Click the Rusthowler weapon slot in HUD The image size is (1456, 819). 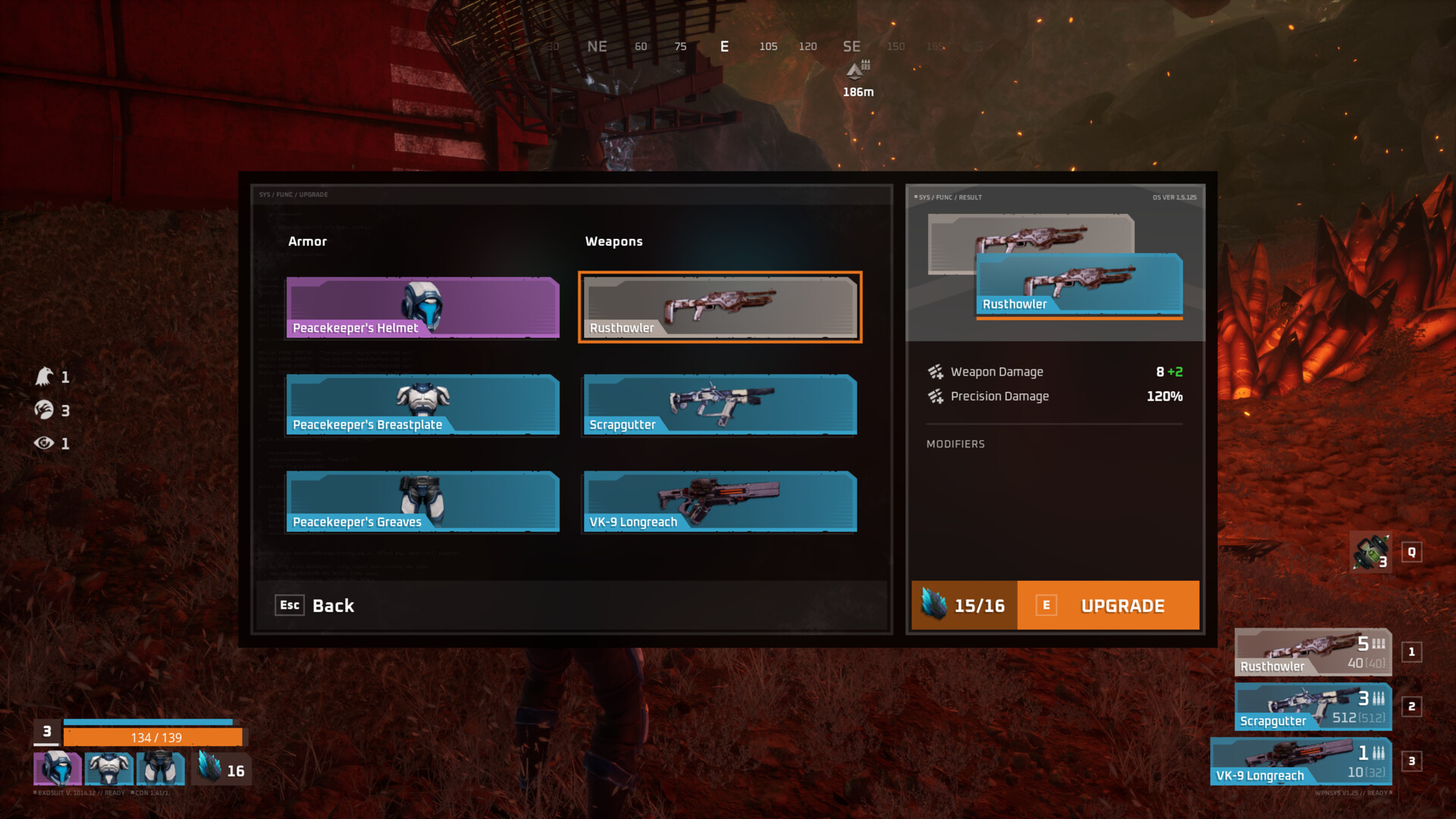[1313, 652]
